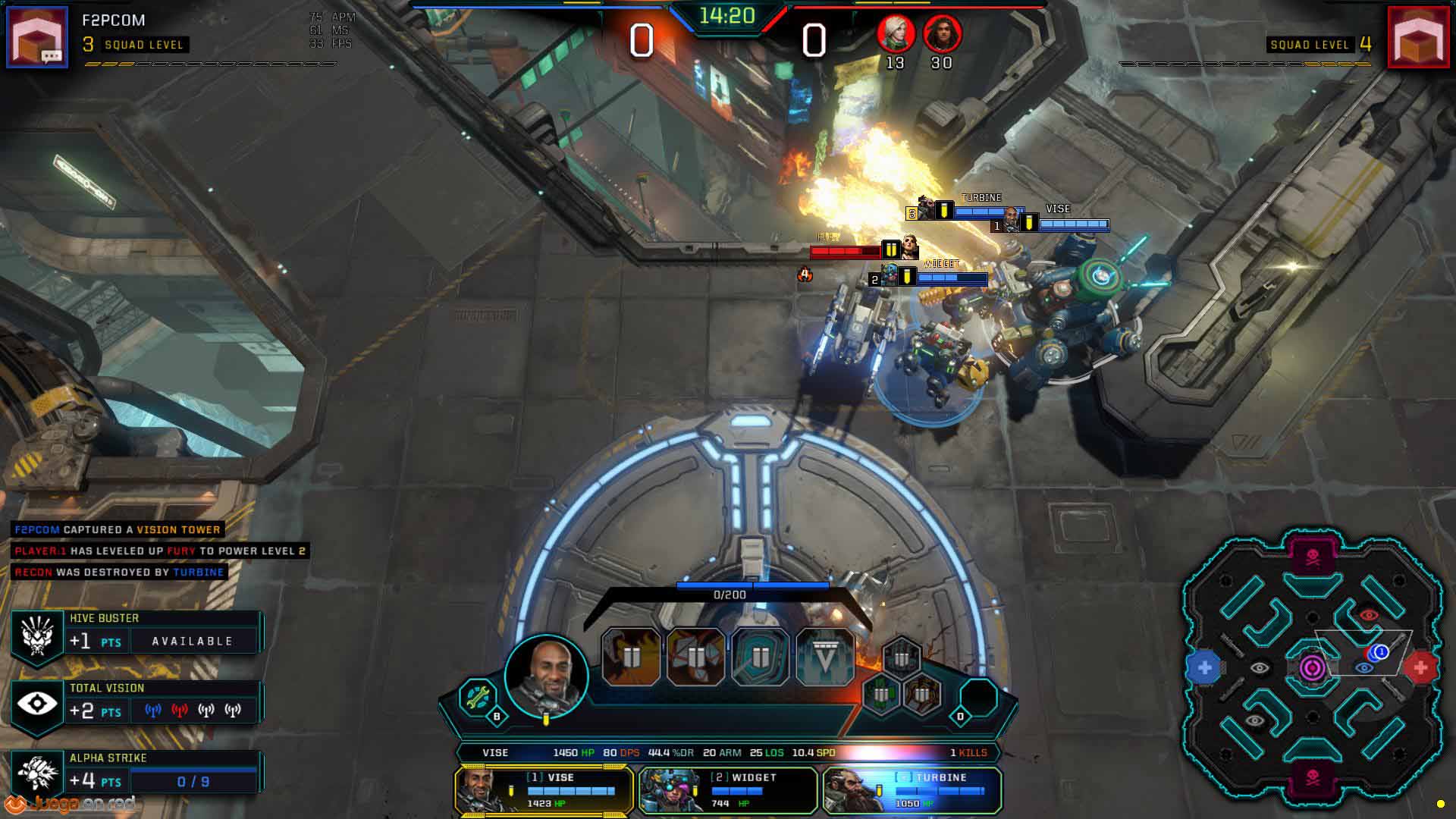The width and height of the screenshot is (1456, 819).
Task: Click the red base marker on minimap
Action: 1420,667
